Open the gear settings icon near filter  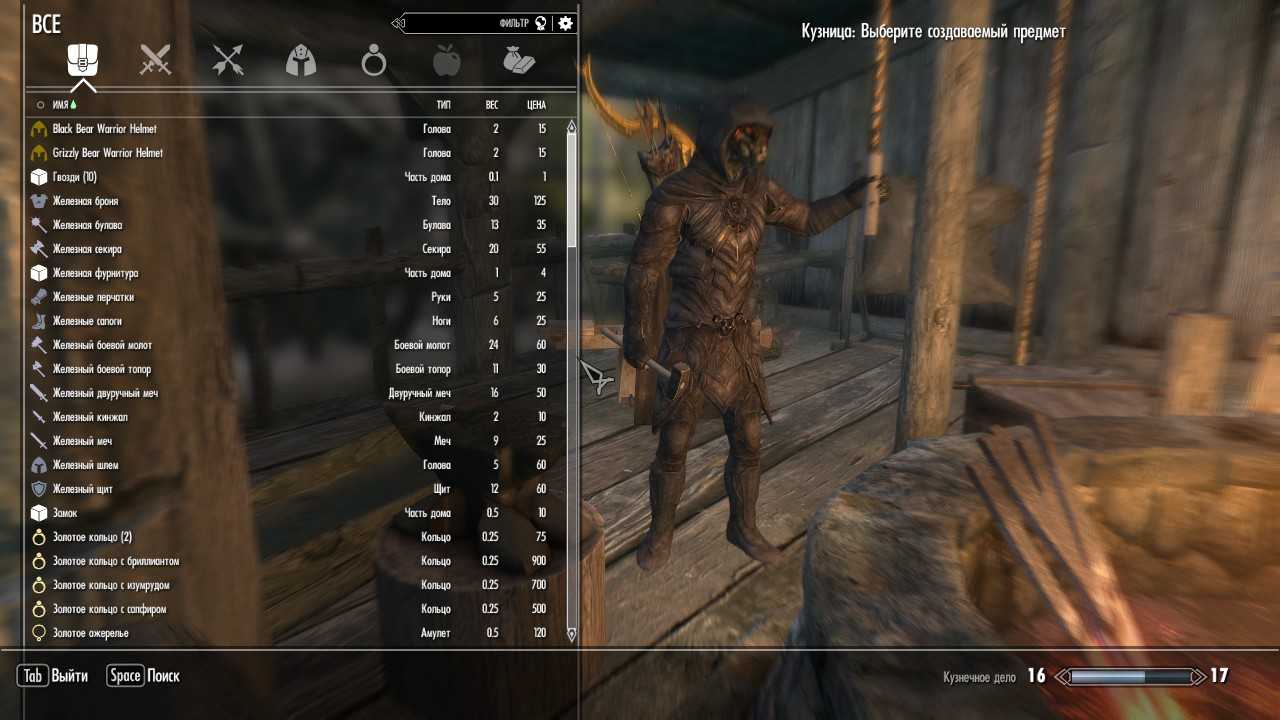pos(566,23)
